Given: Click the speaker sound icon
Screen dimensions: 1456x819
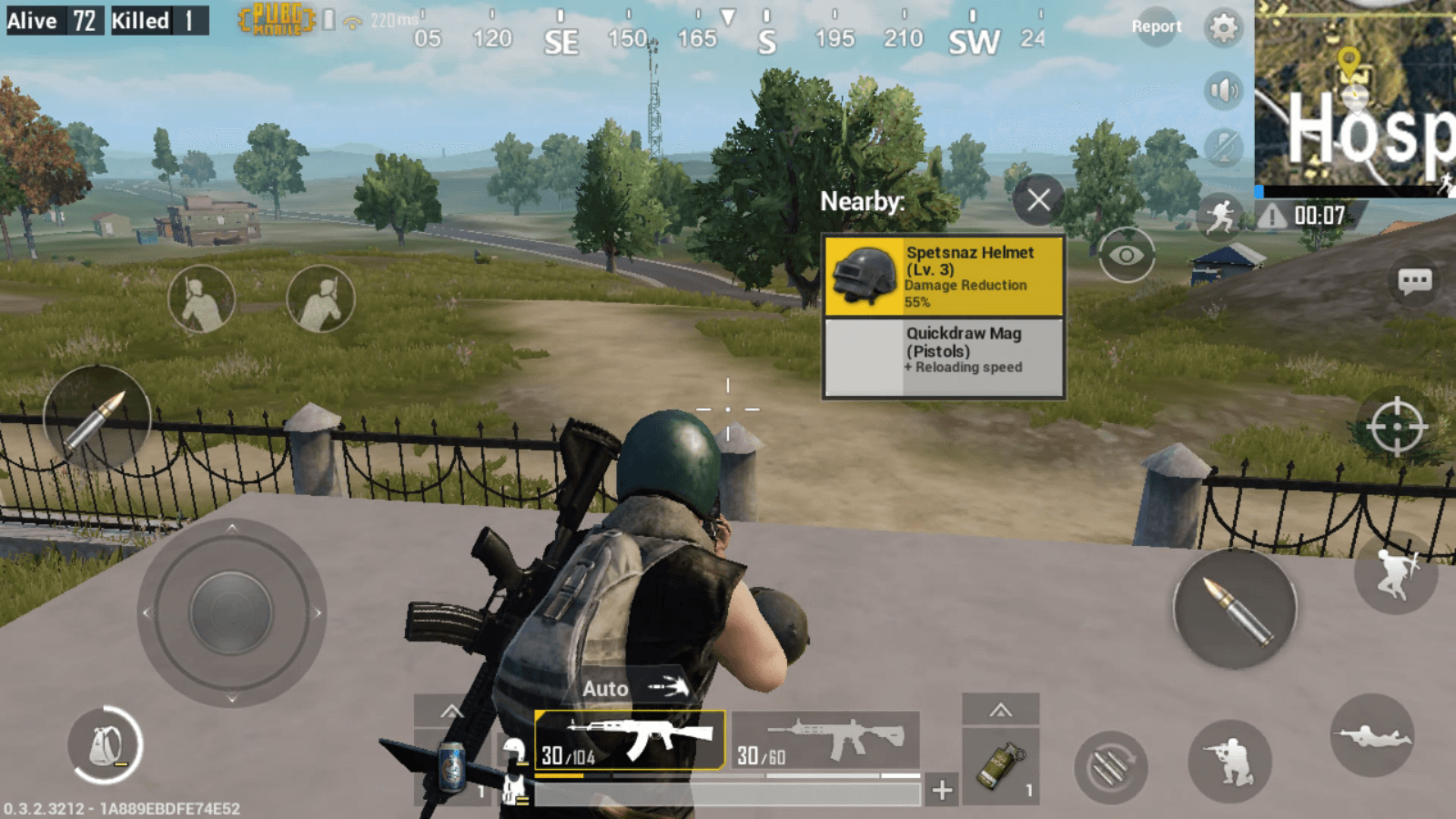Looking at the screenshot, I should (1222, 89).
